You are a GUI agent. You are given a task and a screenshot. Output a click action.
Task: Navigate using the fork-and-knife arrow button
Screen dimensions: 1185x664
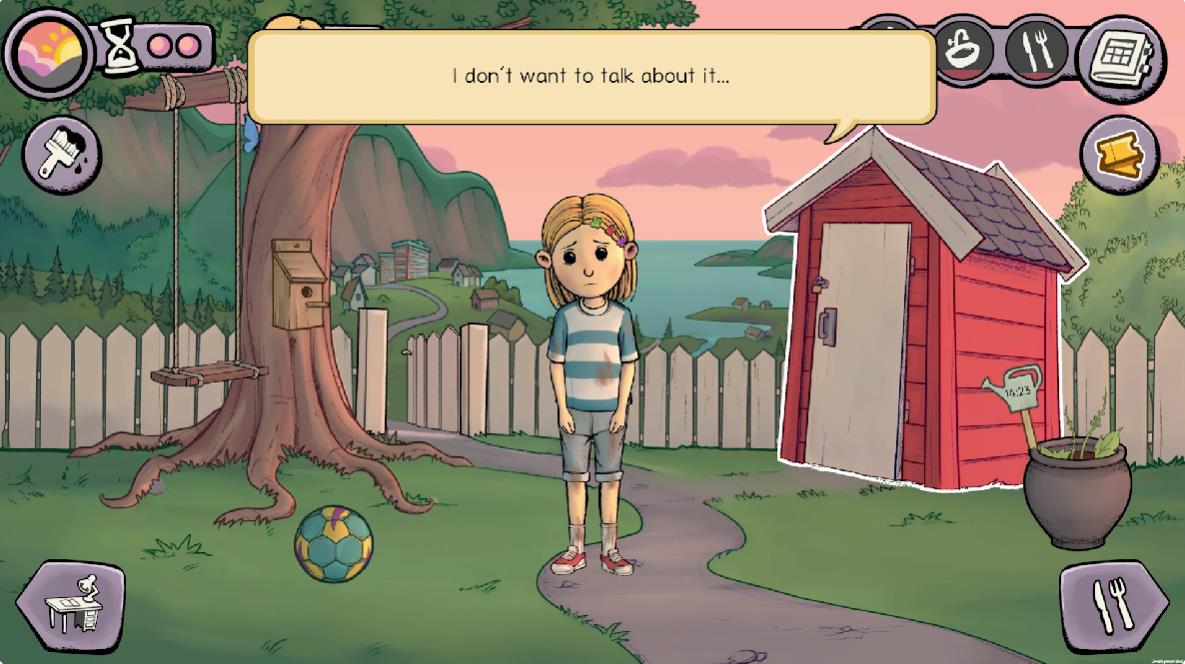(x=1113, y=605)
